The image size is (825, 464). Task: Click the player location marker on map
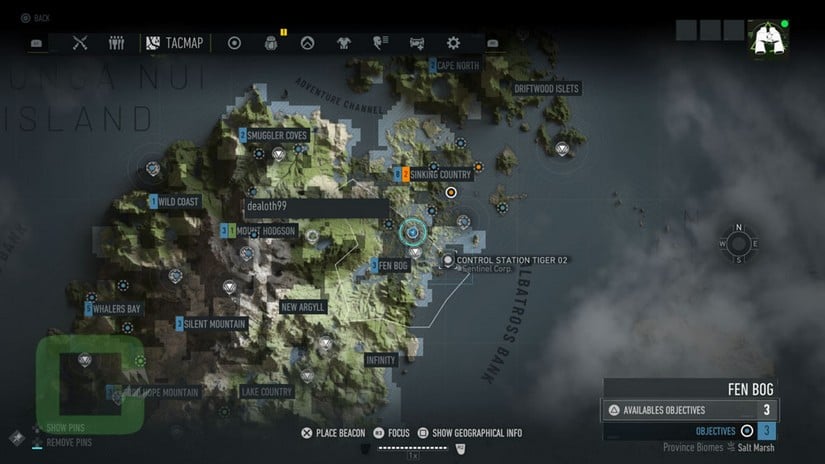411,232
